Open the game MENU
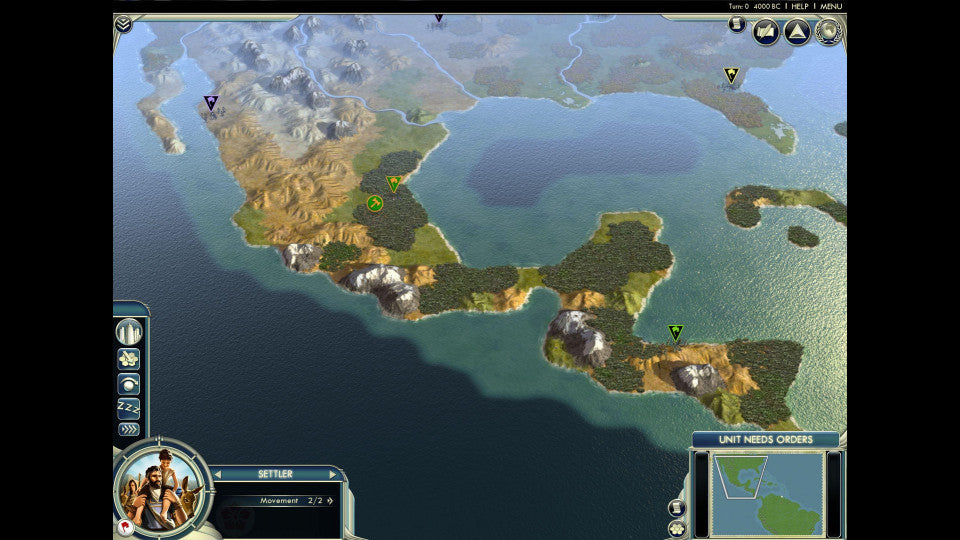Image resolution: width=960 pixels, height=540 pixels. pyautogui.click(x=831, y=6)
